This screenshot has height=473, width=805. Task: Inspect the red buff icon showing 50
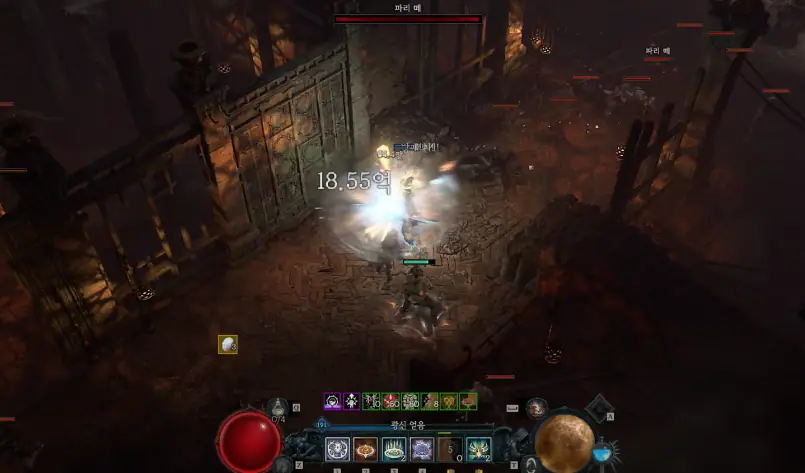coord(390,401)
